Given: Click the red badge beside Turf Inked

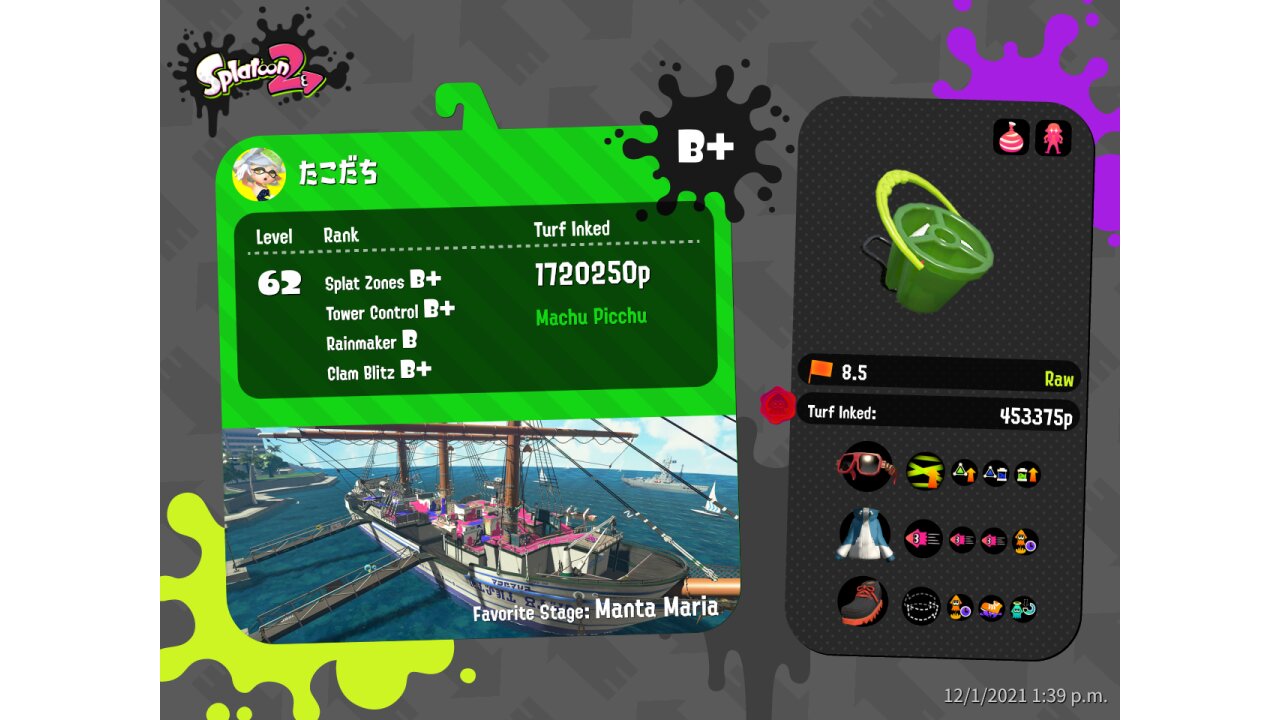Looking at the screenshot, I should 777,406.
